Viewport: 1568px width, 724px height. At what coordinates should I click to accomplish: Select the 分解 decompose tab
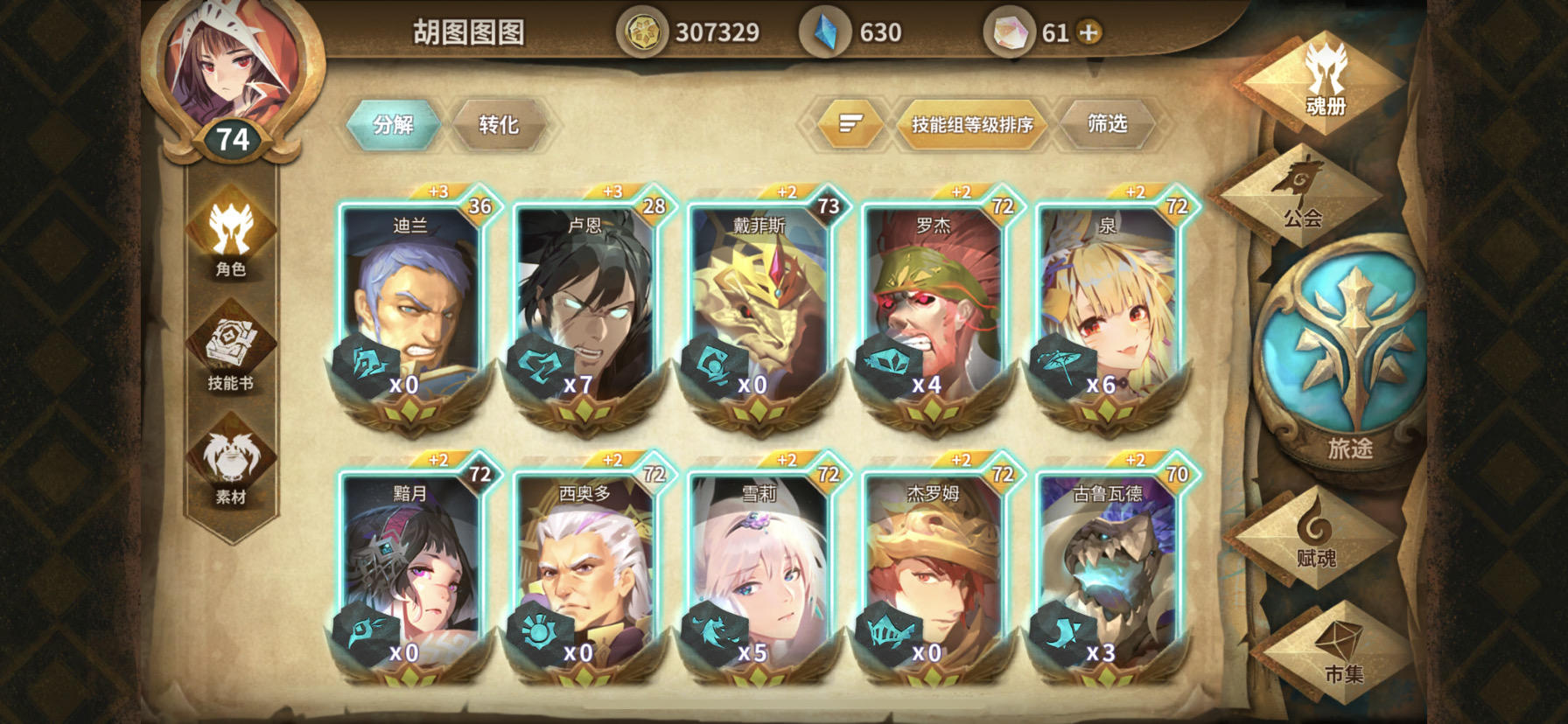393,123
